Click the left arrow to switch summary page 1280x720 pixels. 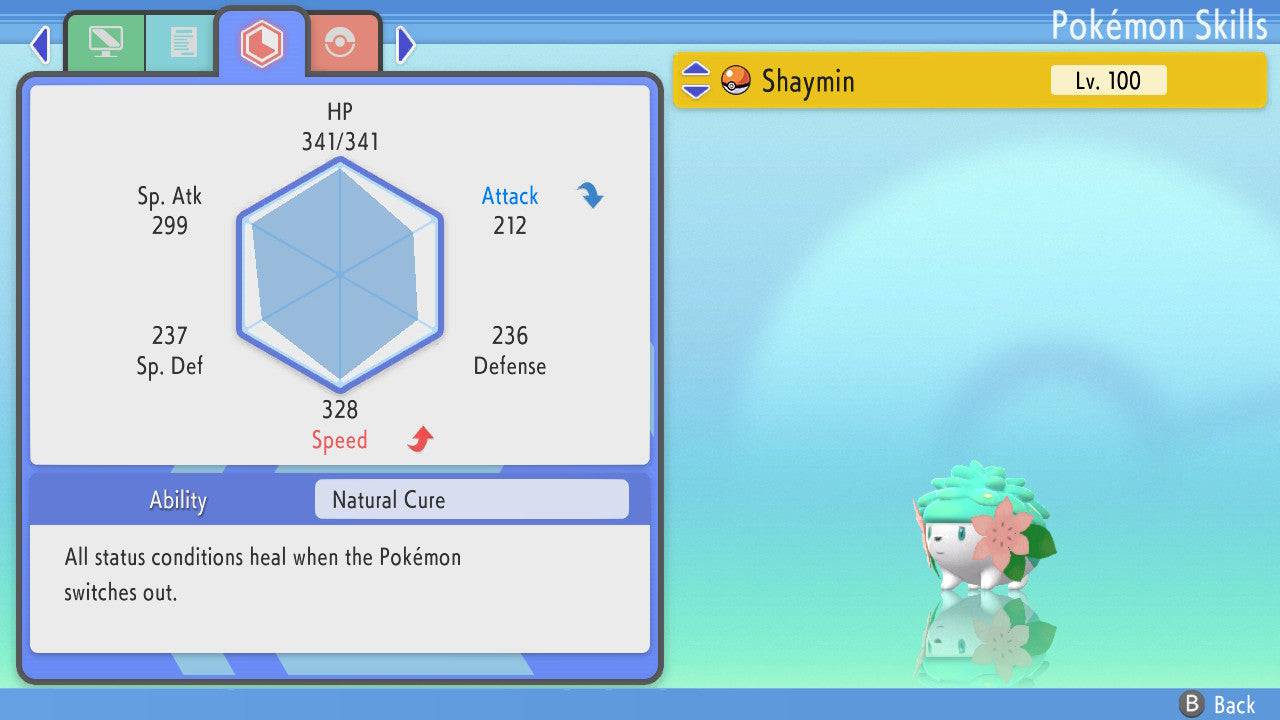pyautogui.click(x=39, y=44)
